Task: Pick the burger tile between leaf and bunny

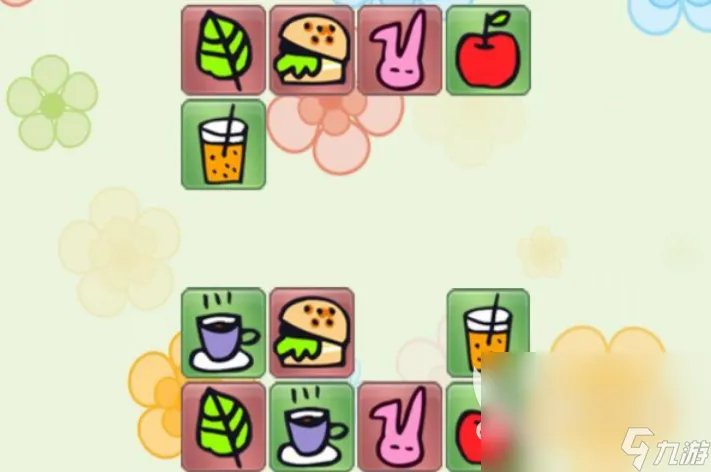Action: (311, 49)
